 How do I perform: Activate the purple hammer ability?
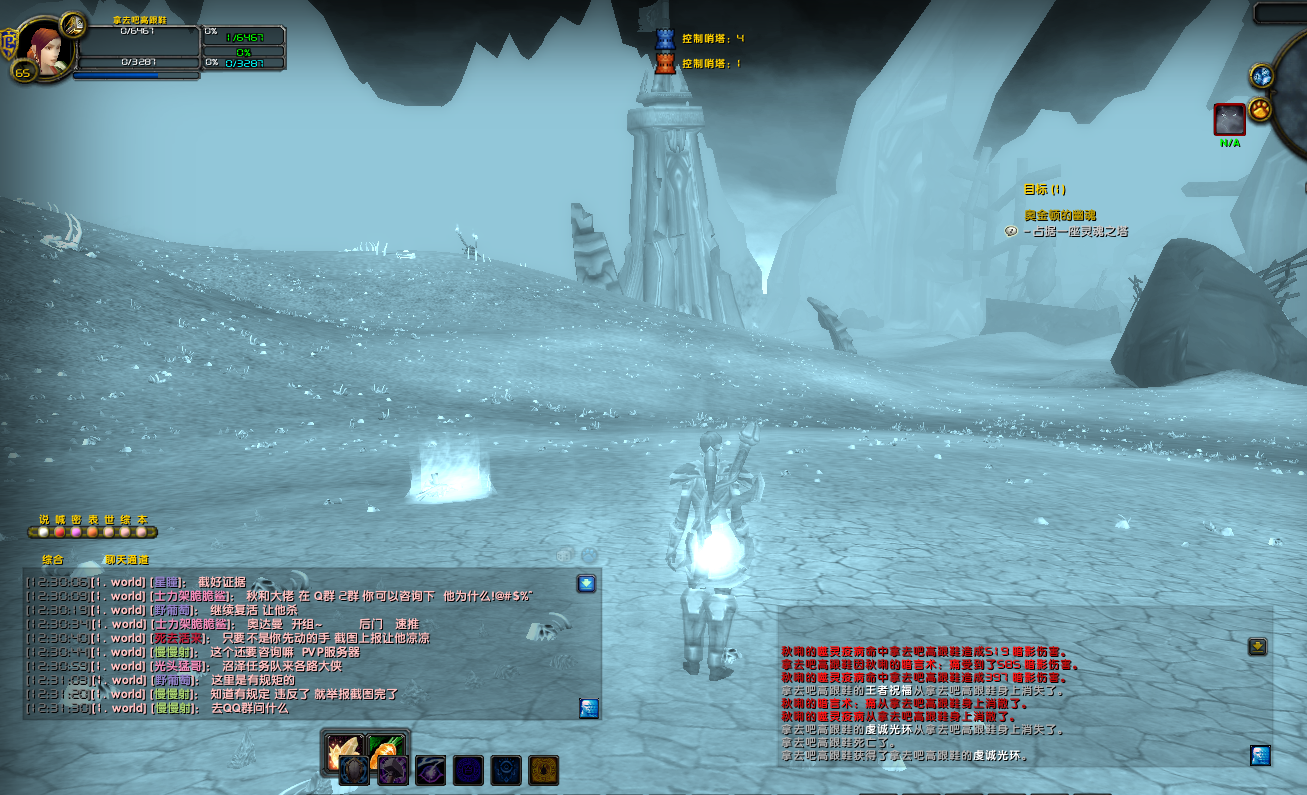[393, 770]
